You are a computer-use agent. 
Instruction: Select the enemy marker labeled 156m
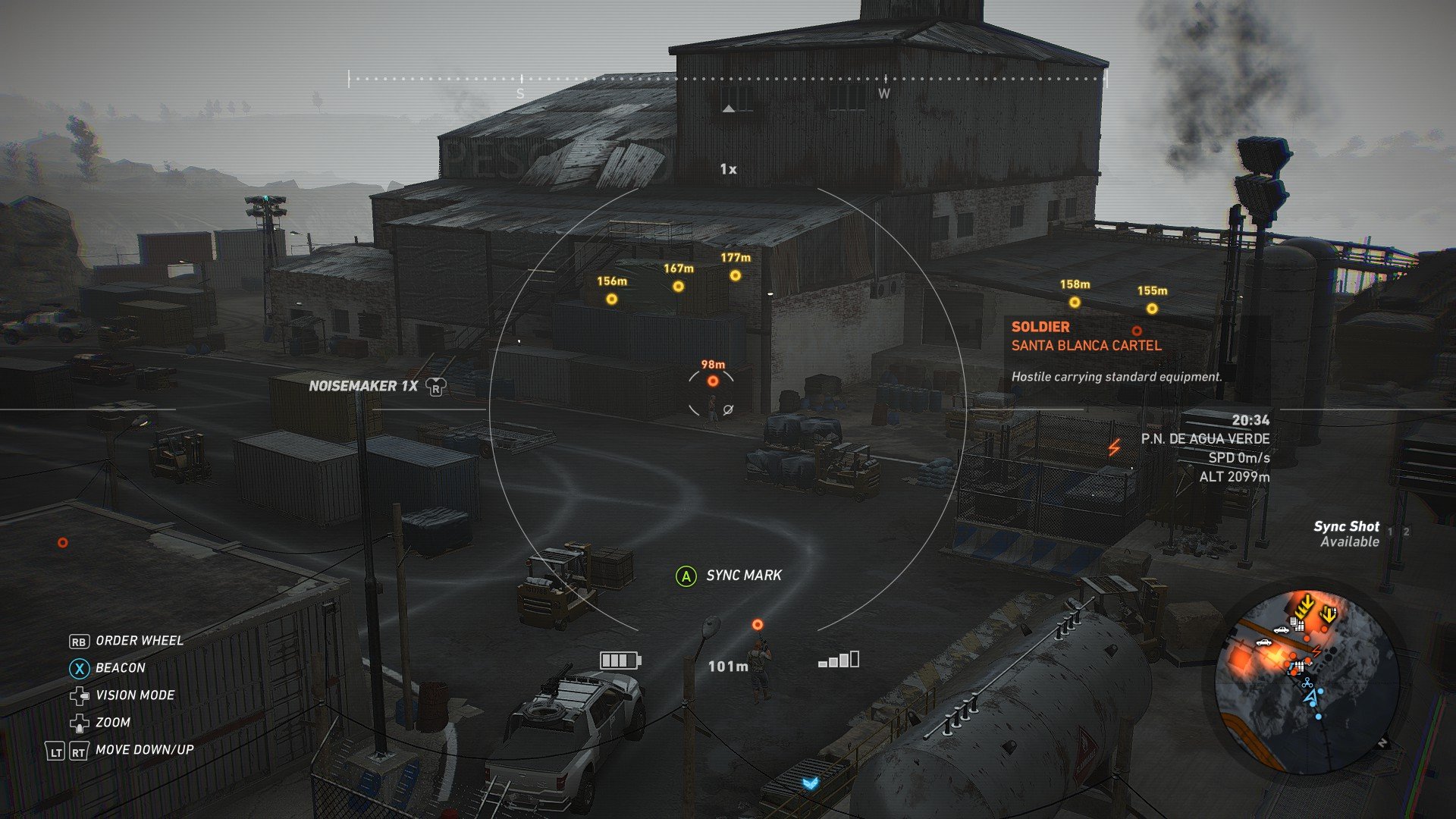coord(611,300)
